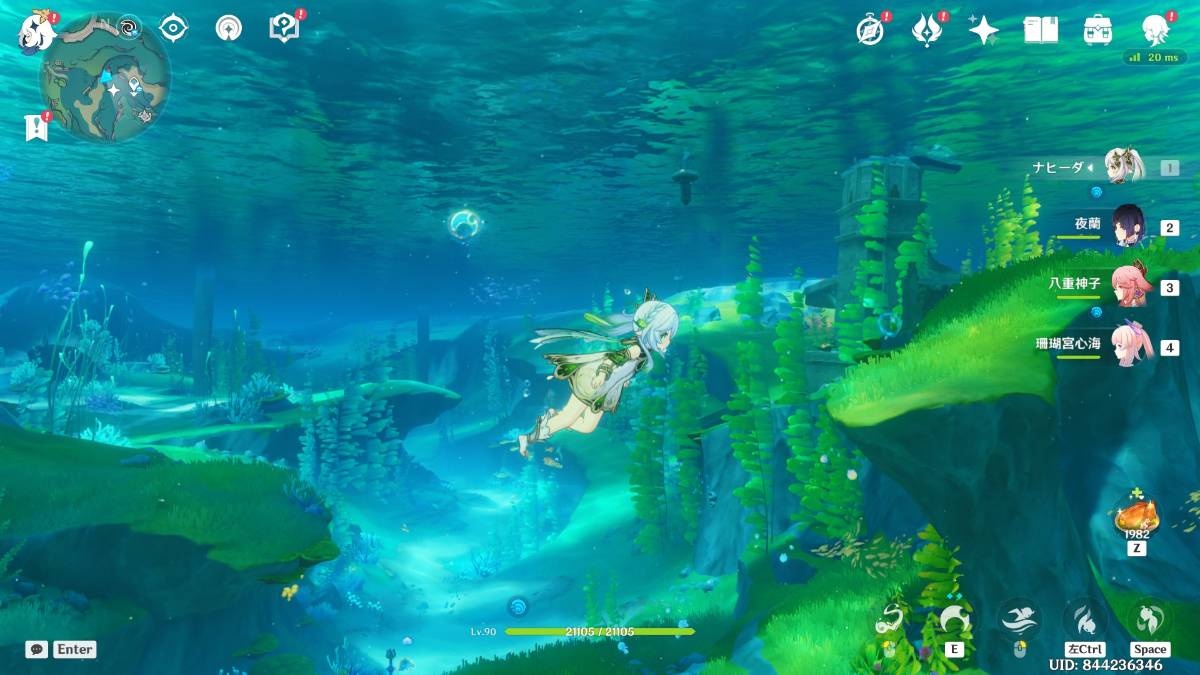Activate the 左Ctrl dive-down ability

tap(1084, 618)
